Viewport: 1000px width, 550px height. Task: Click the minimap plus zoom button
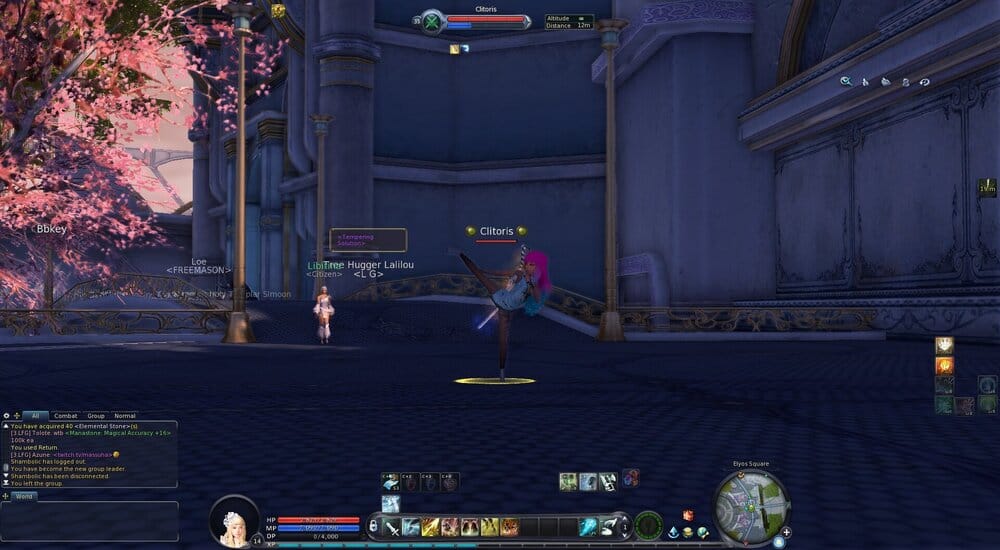787,532
